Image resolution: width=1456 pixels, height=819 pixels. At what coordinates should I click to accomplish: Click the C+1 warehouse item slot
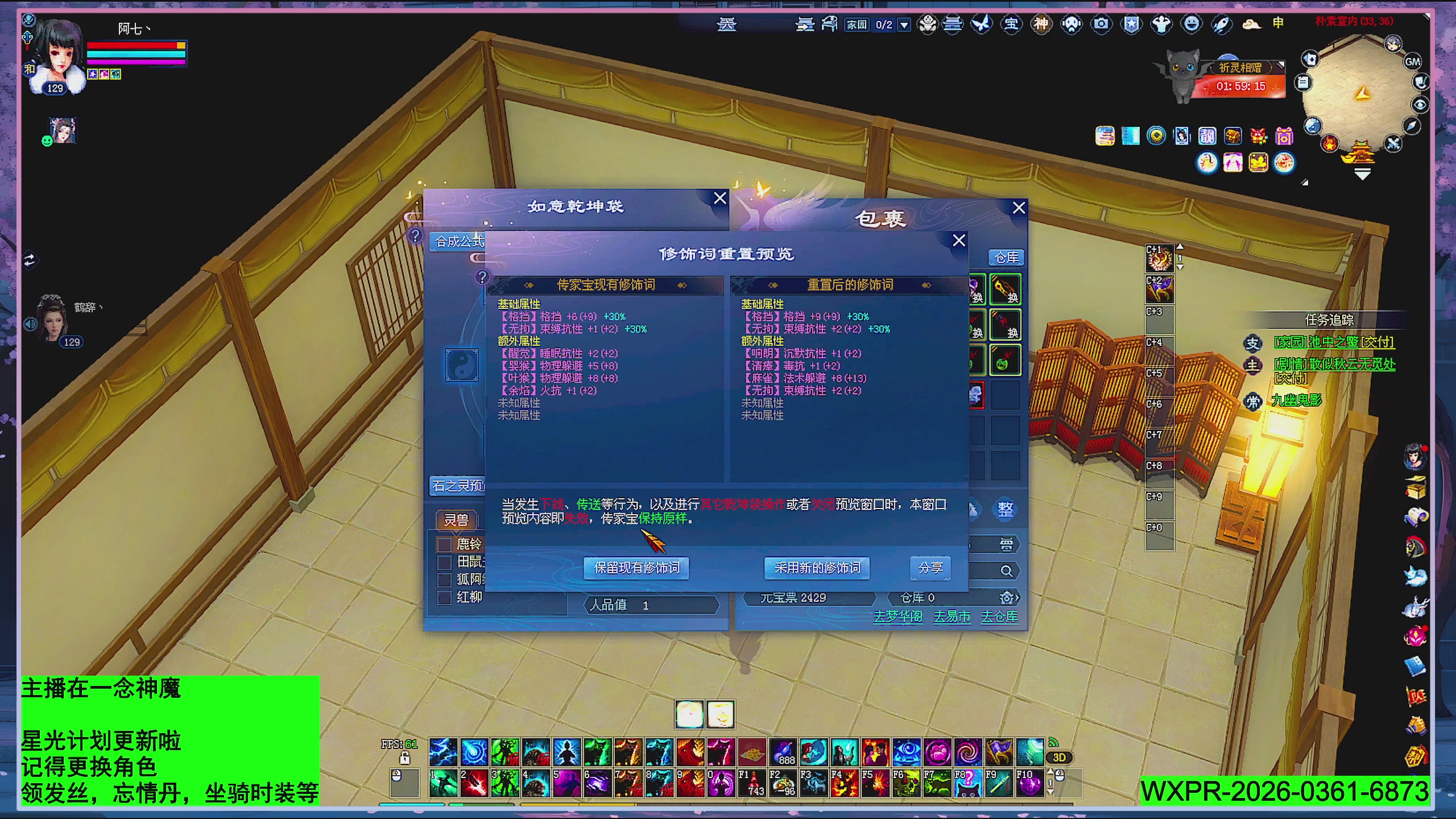pos(1160,259)
